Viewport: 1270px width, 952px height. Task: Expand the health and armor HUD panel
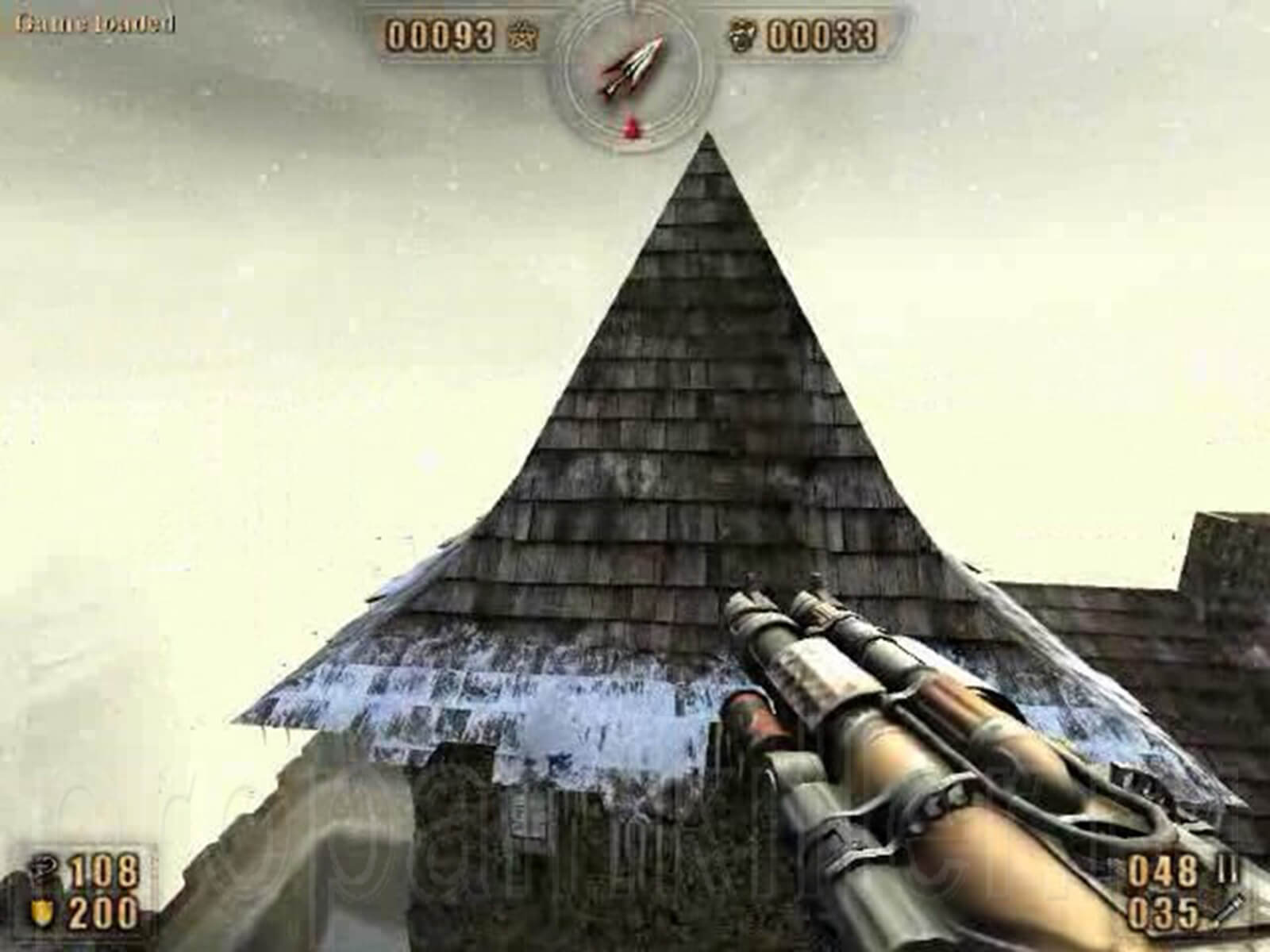coord(79,889)
